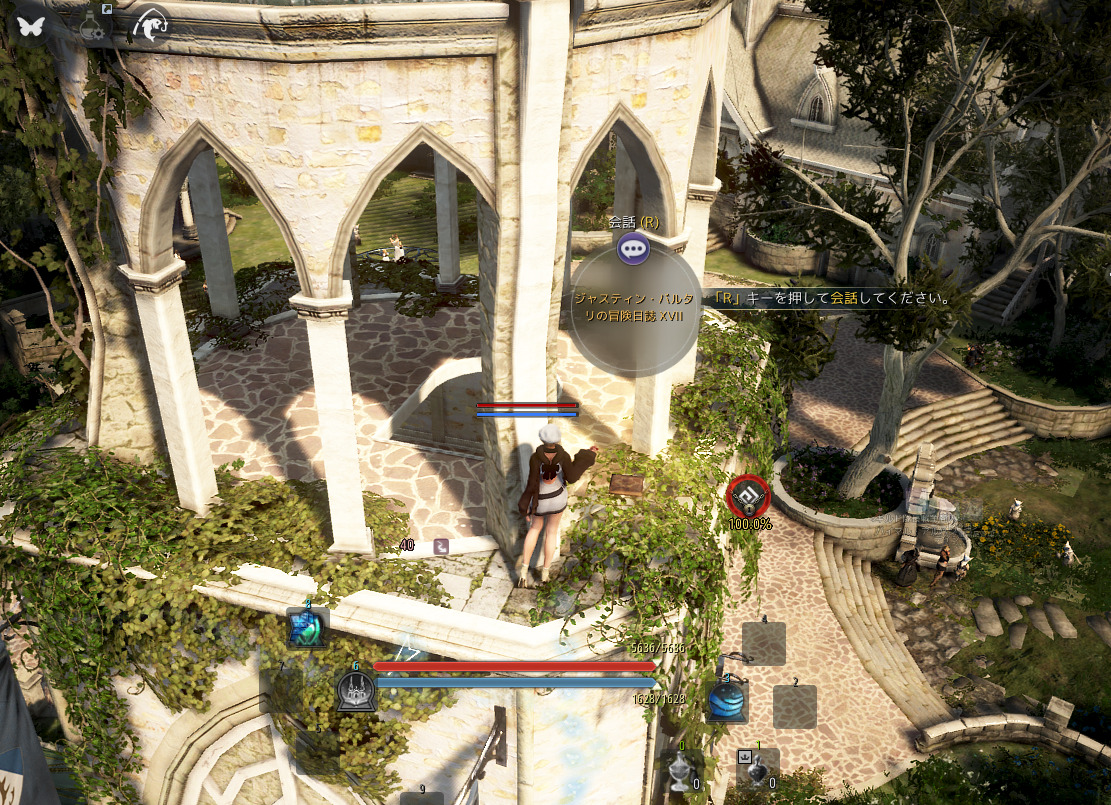Activate the blue-green skill in slot 8
Image resolution: width=1111 pixels, height=805 pixels.
coord(307,628)
